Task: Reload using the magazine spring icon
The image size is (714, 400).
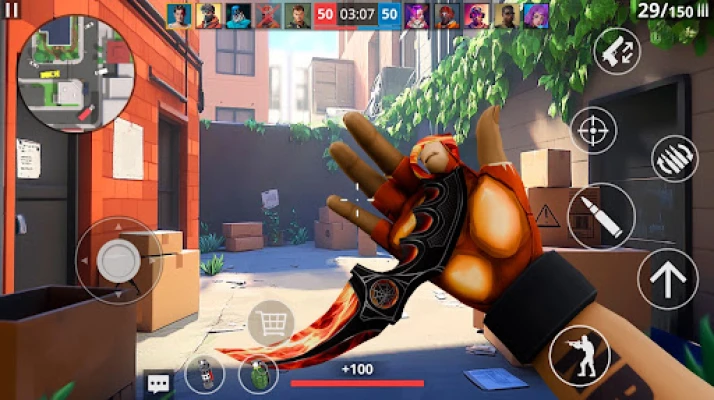Action: click(x=674, y=158)
